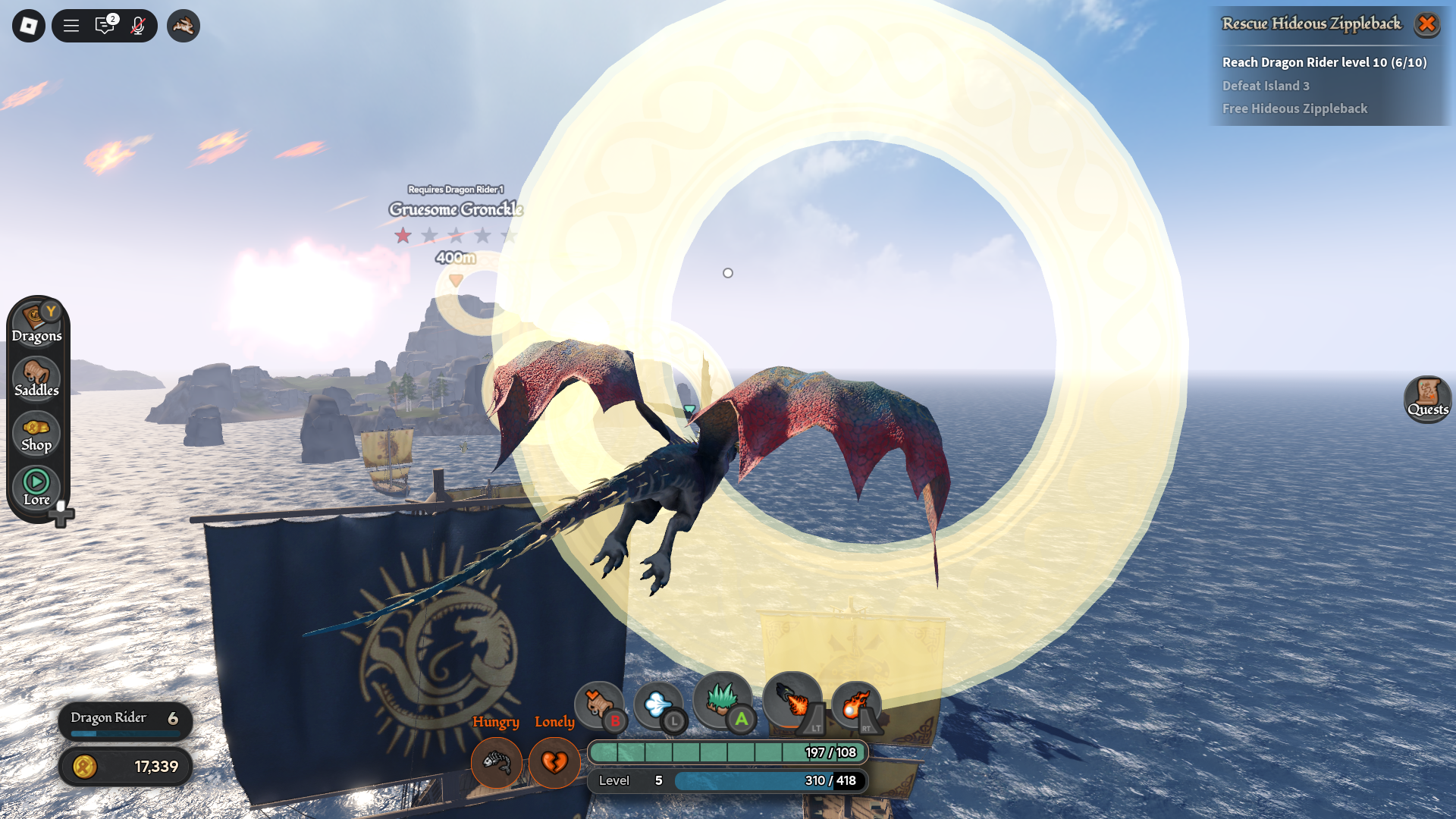Click the Hungry fish-bone status icon
This screenshot has height=819, width=1456.
(497, 761)
